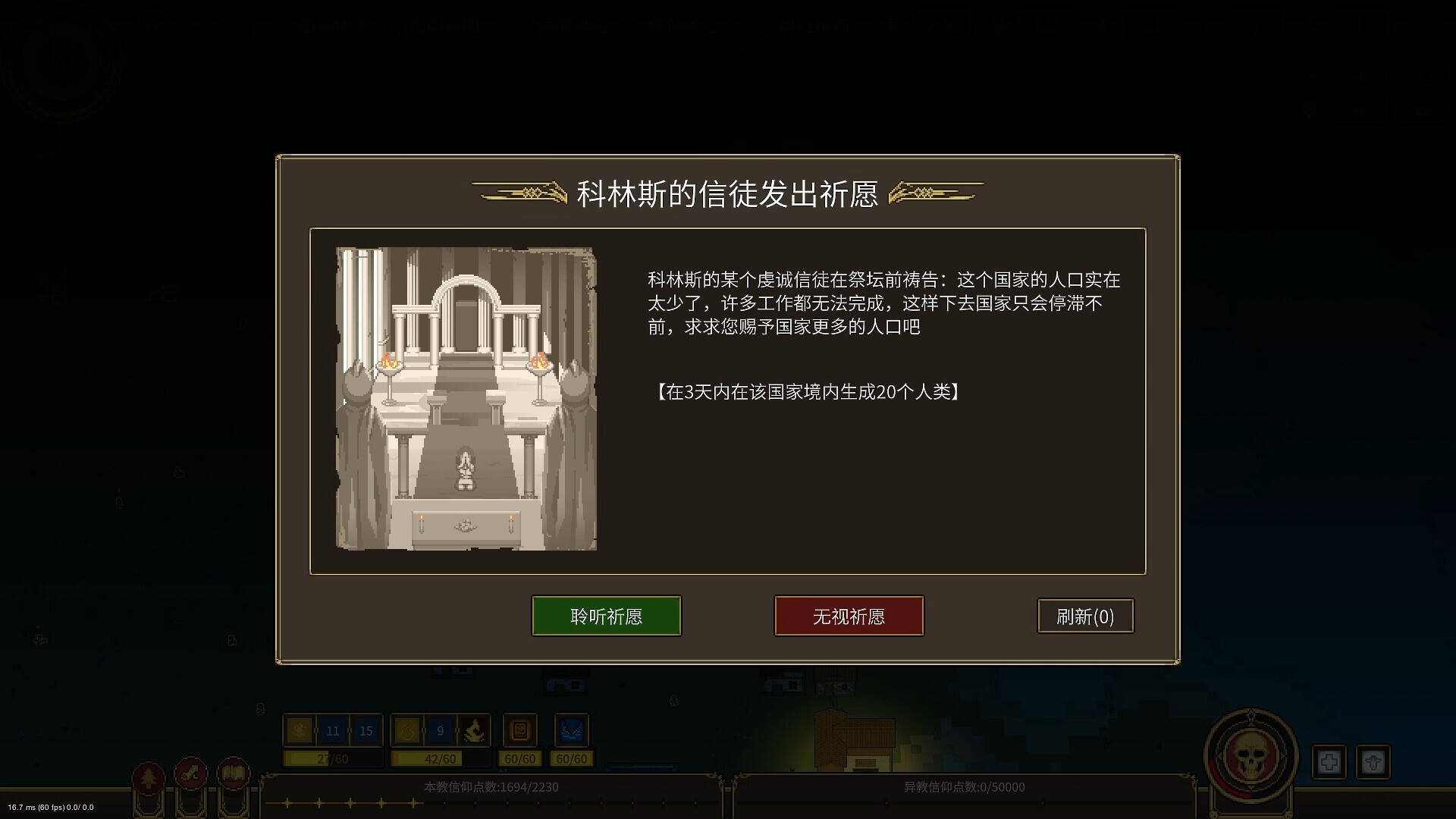Image resolution: width=1456 pixels, height=819 pixels.
Task: Click the 聆听祈愿 green button
Action: point(606,616)
